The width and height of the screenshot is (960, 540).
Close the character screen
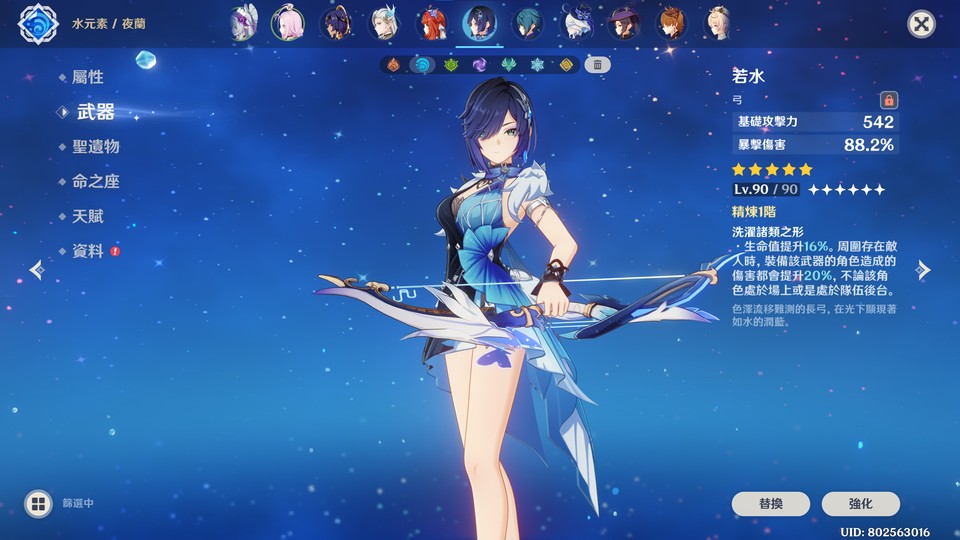tap(921, 24)
